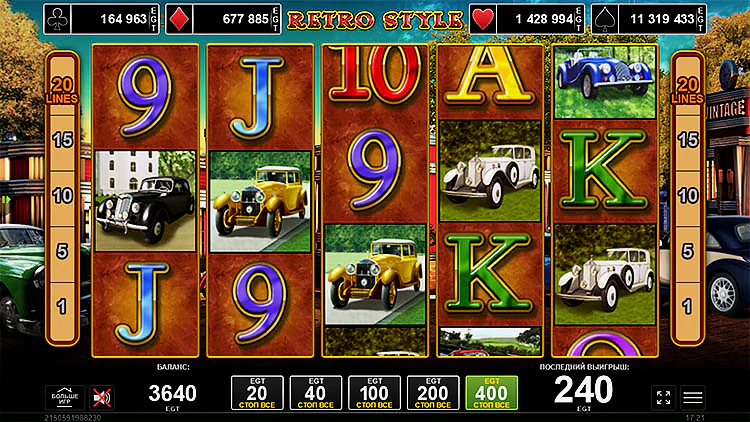Enter fullscreen mode with the expand icon

pyautogui.click(x=663, y=397)
